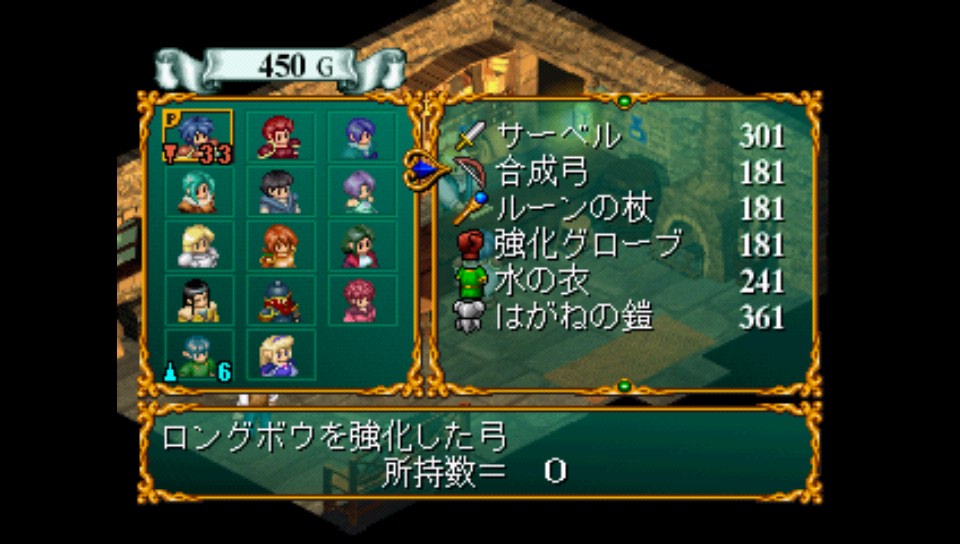The height and width of the screenshot is (544, 960).
Task: Pick the teal-haired character portrait
Action: 196,191
